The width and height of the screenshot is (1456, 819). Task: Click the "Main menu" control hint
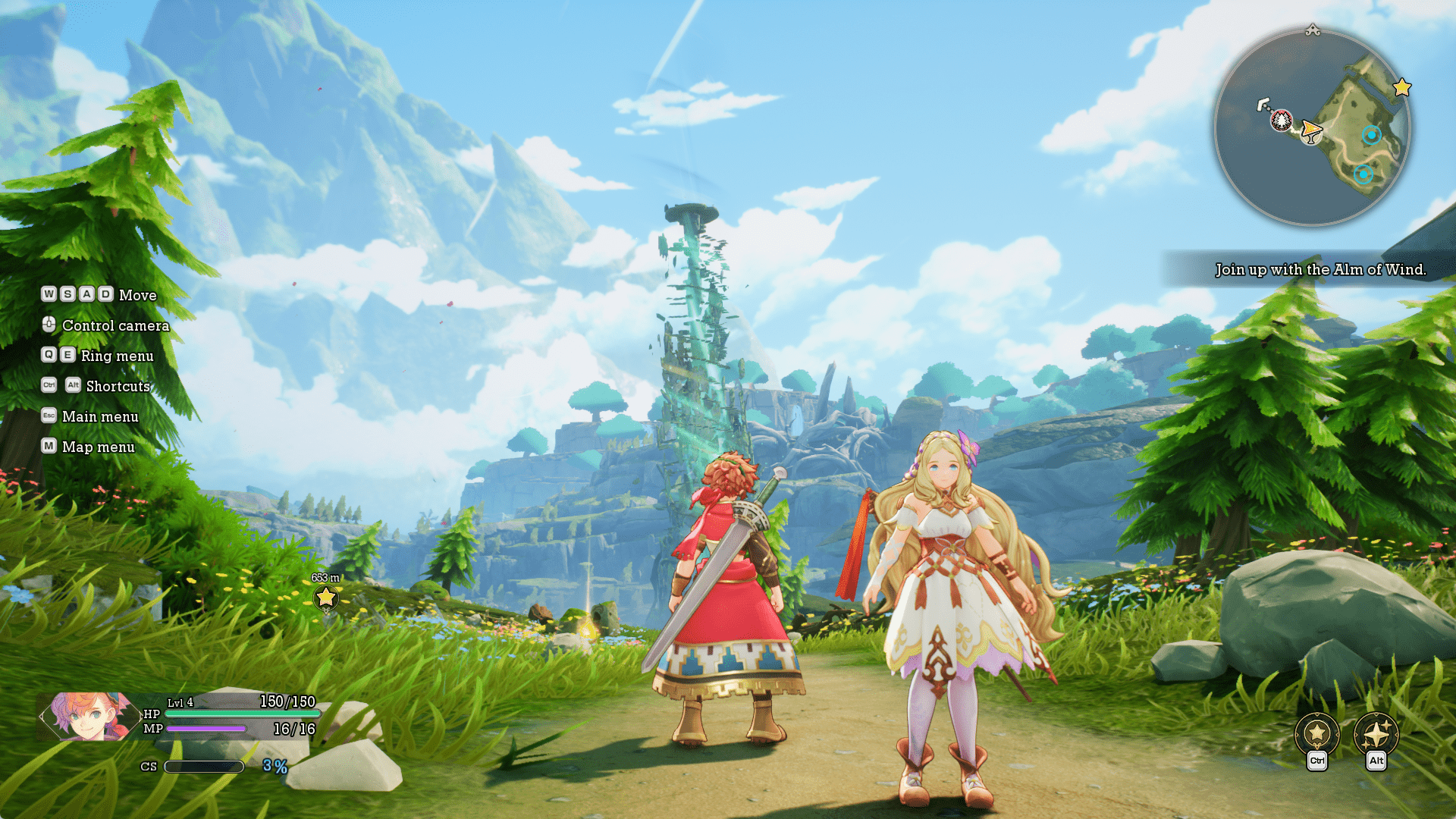coord(100,417)
